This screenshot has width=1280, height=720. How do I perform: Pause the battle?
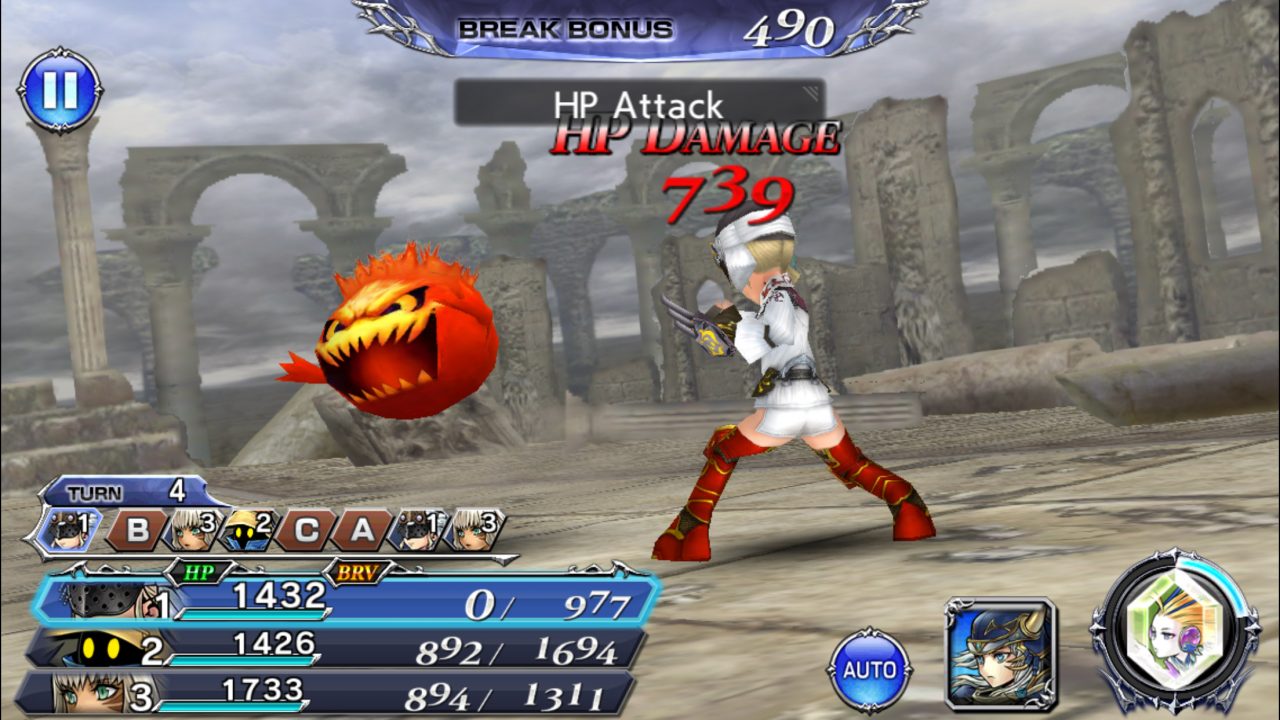[x=59, y=90]
